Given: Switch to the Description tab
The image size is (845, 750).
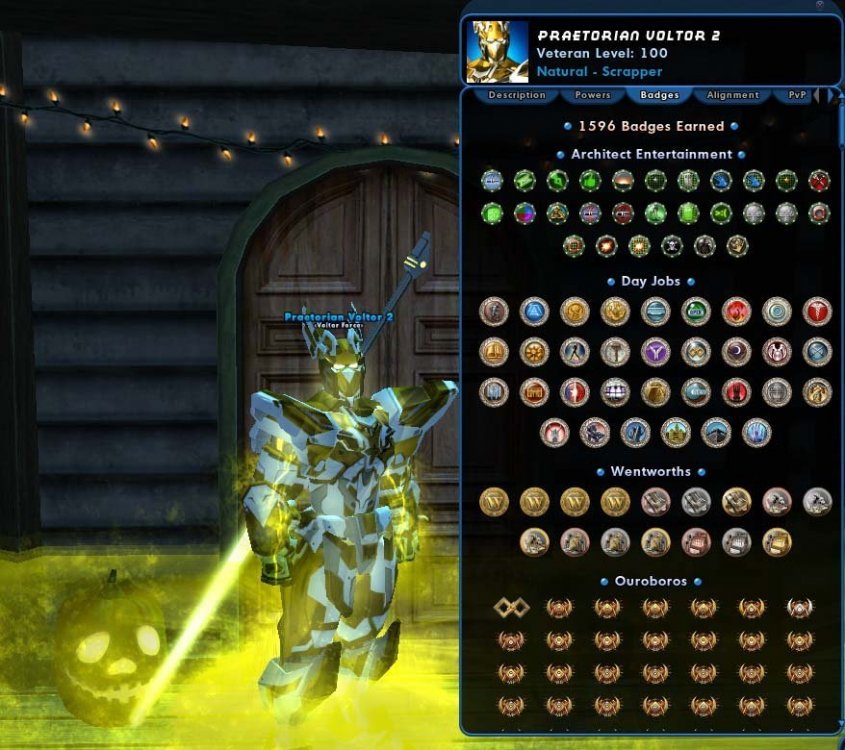Looking at the screenshot, I should point(517,95).
